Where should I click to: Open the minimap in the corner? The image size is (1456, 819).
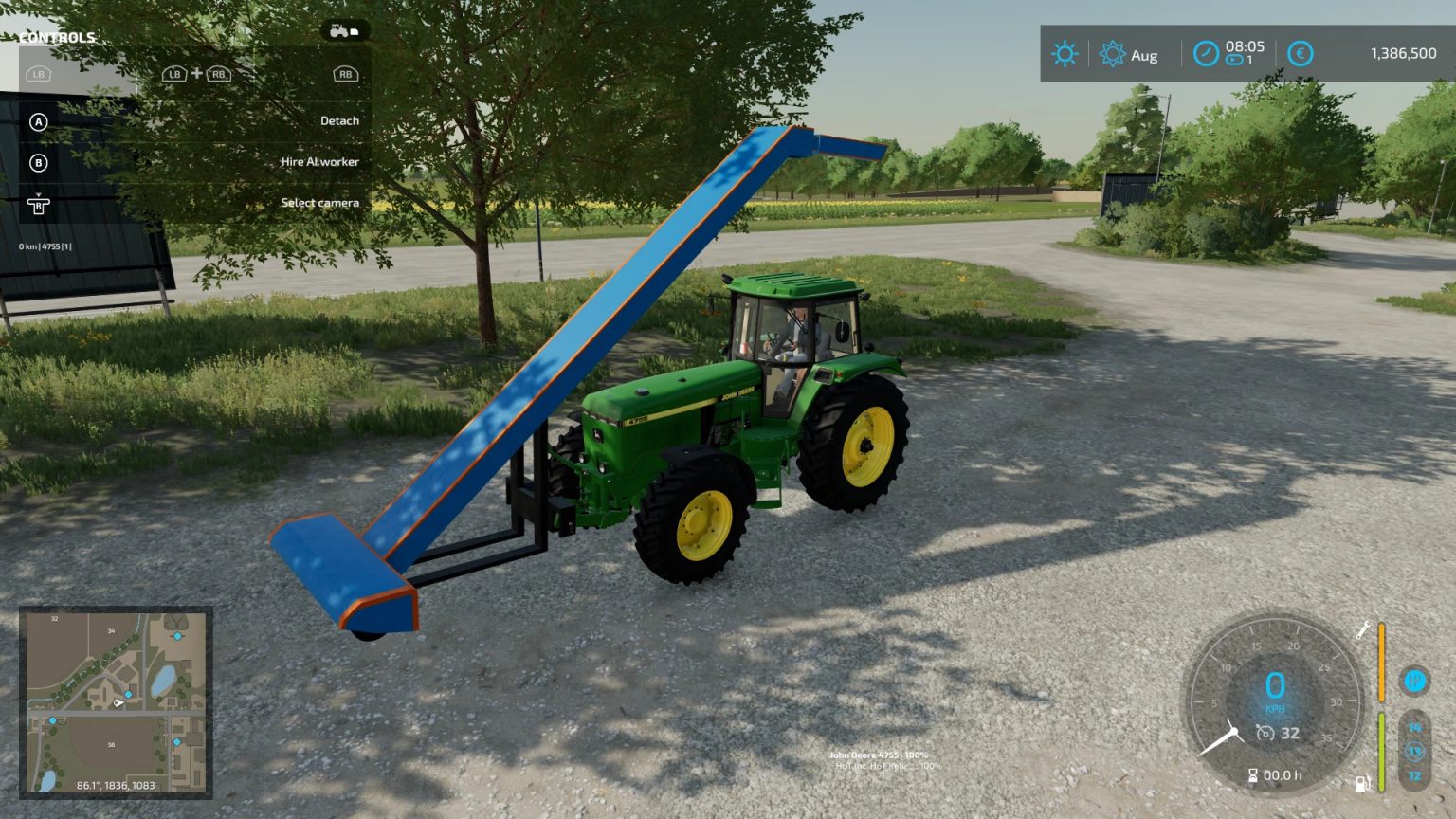pyautogui.click(x=114, y=706)
